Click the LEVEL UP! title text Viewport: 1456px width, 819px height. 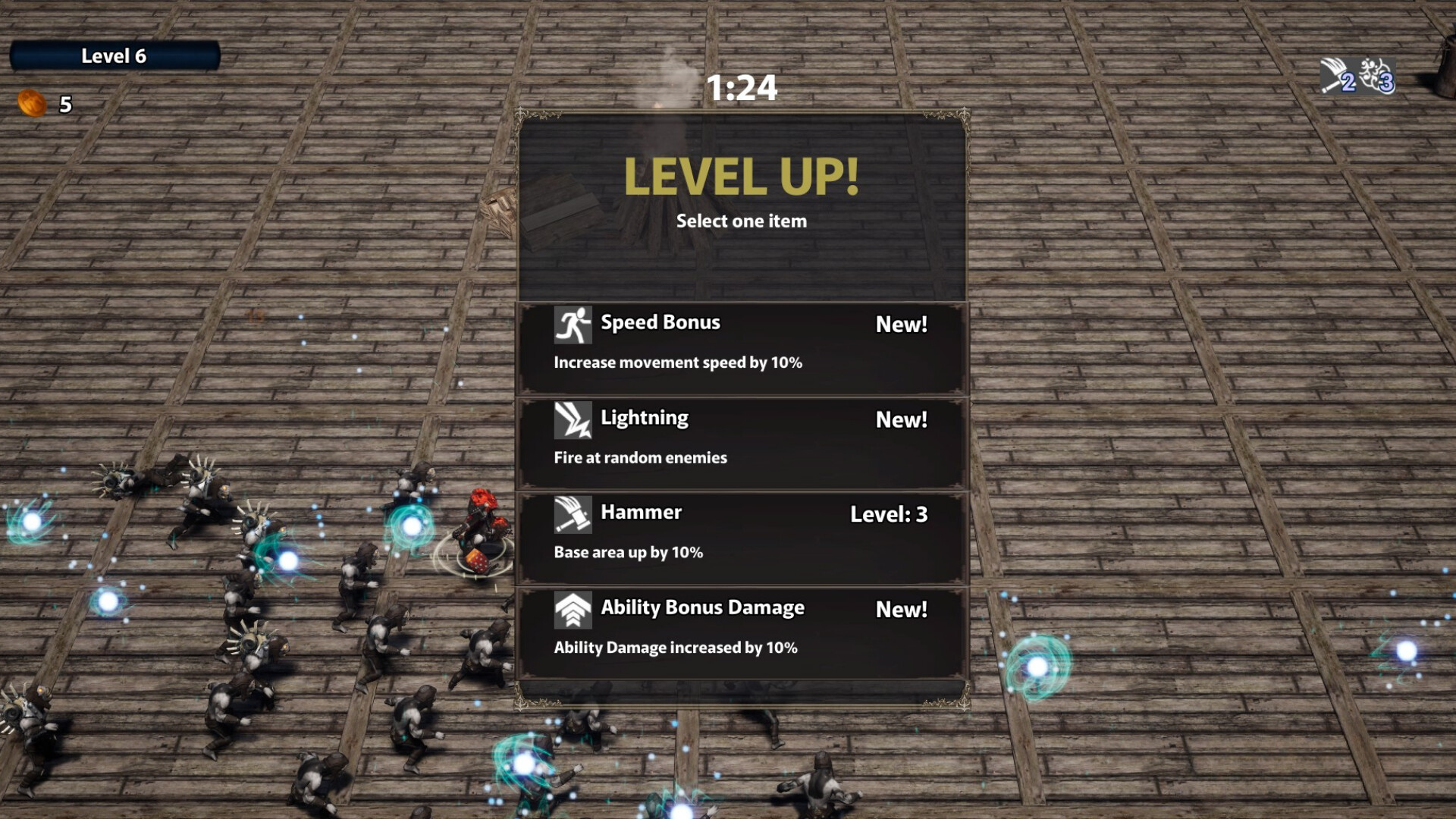[742, 175]
